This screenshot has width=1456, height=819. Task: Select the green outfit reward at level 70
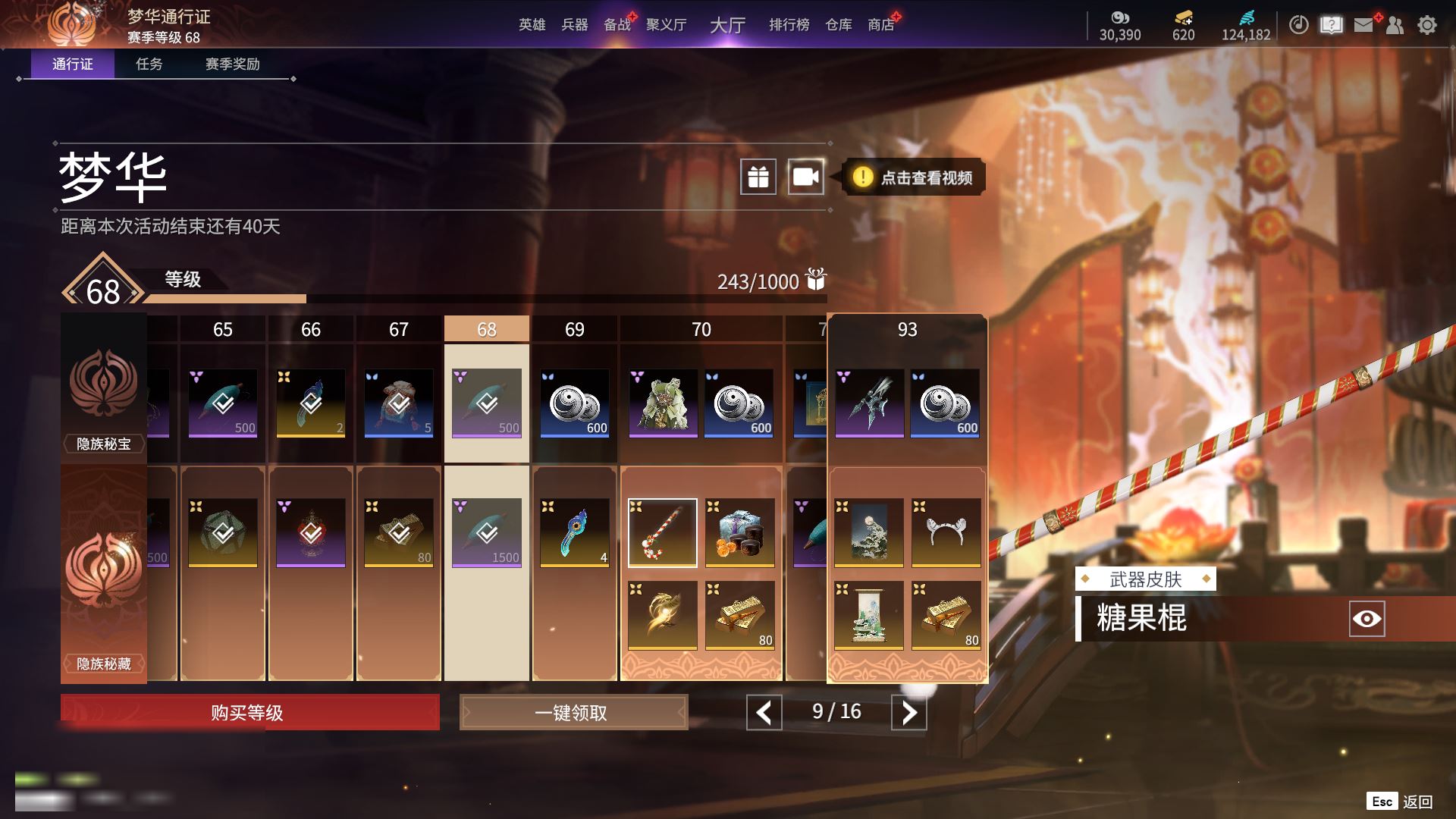click(663, 403)
